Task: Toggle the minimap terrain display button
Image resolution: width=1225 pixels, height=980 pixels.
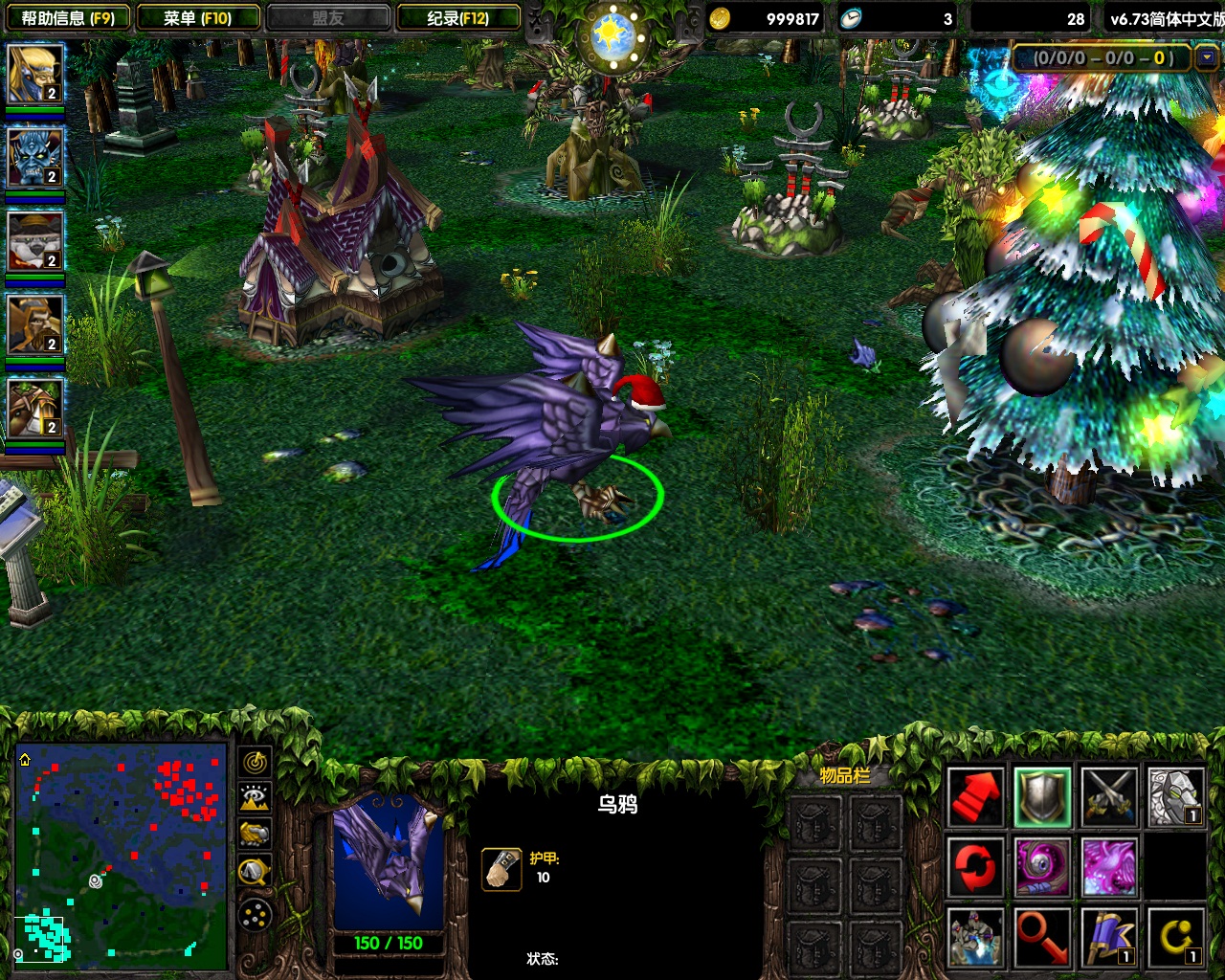Action: tap(255, 798)
